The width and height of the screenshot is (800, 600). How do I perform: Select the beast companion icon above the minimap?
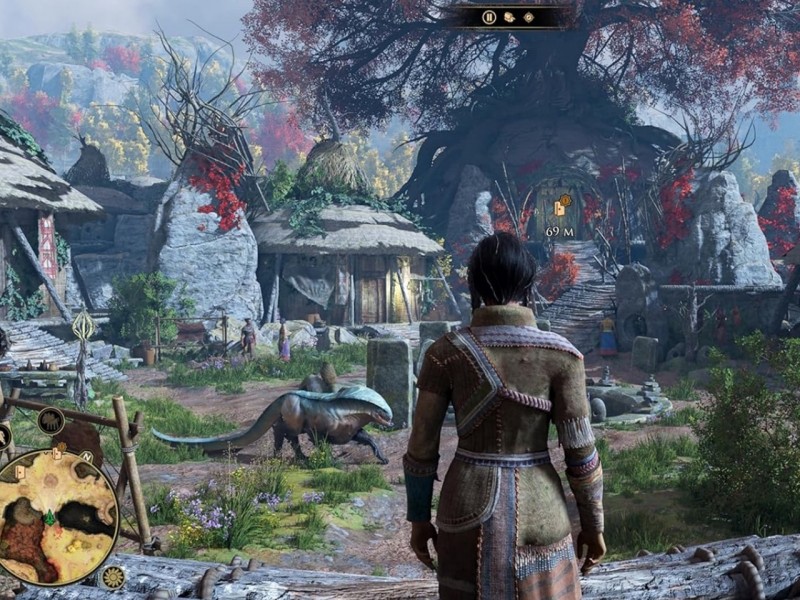point(51,421)
